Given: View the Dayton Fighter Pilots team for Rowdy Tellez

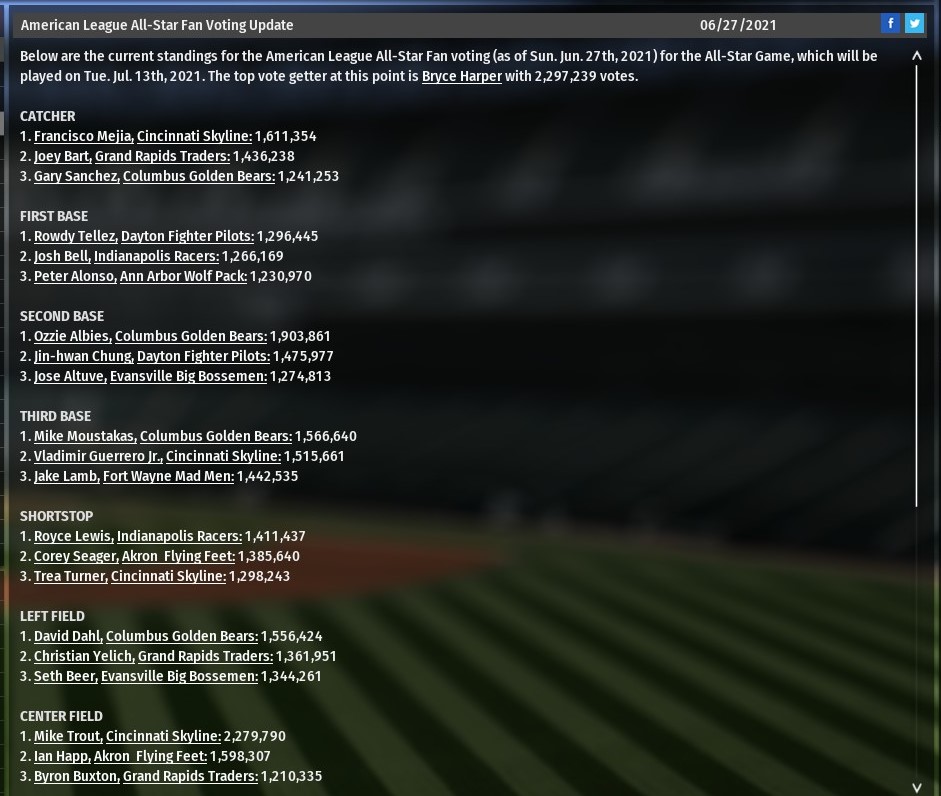Looking at the screenshot, I should tap(187, 236).
